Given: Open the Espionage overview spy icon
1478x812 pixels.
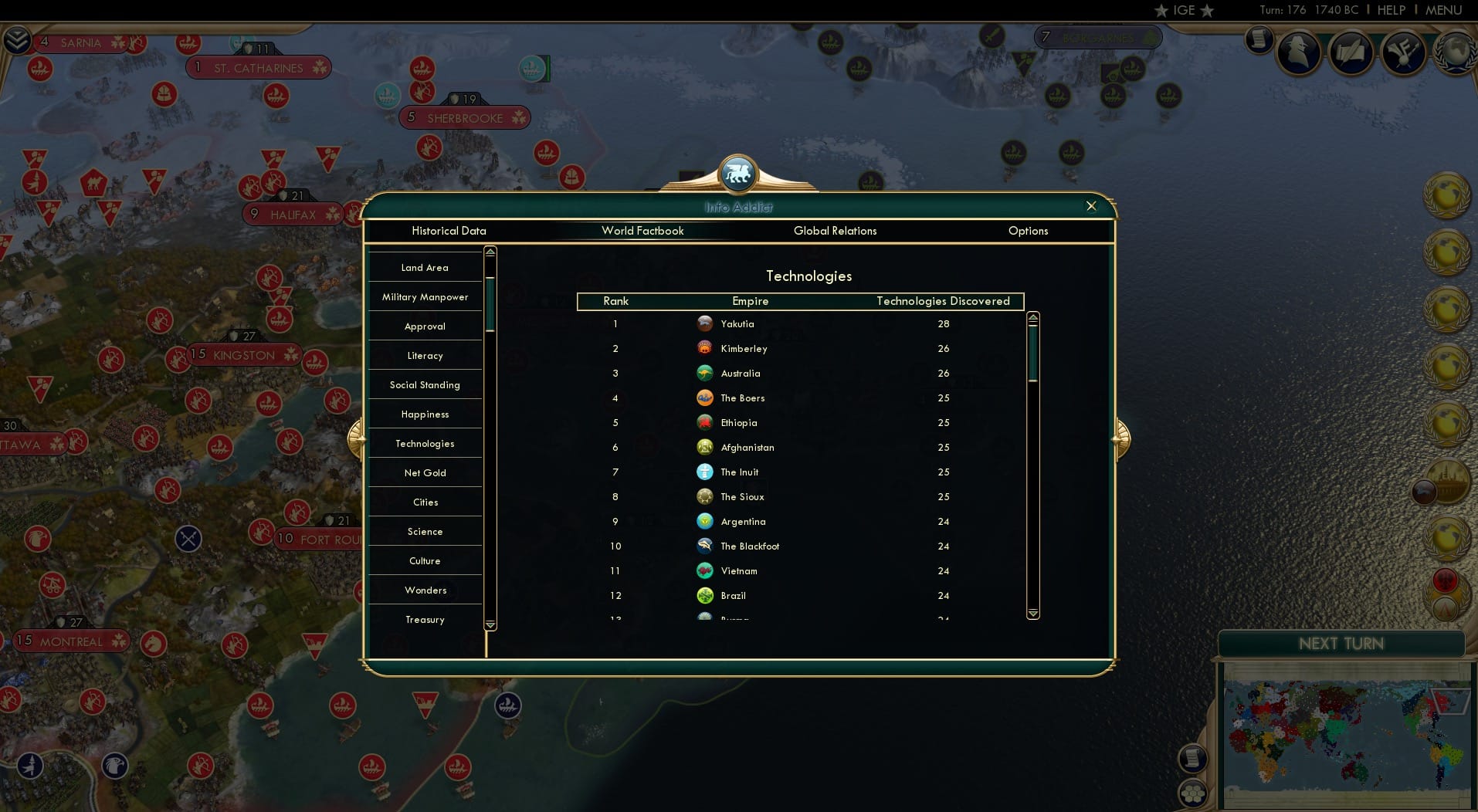Looking at the screenshot, I should [x=1300, y=52].
